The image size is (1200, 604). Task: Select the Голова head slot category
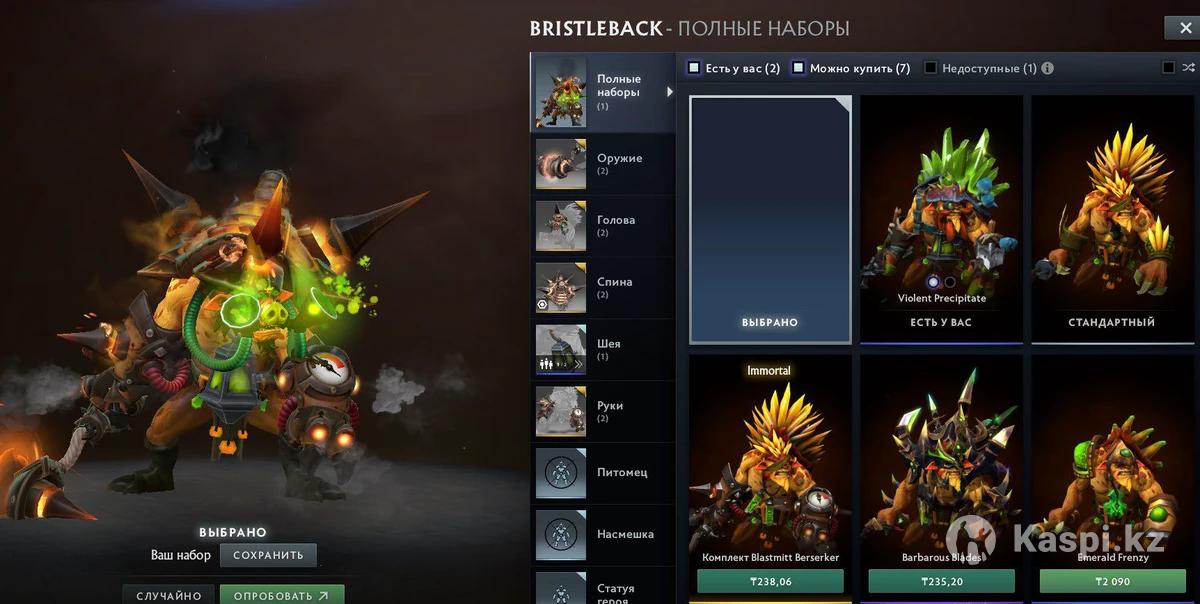tap(602, 226)
